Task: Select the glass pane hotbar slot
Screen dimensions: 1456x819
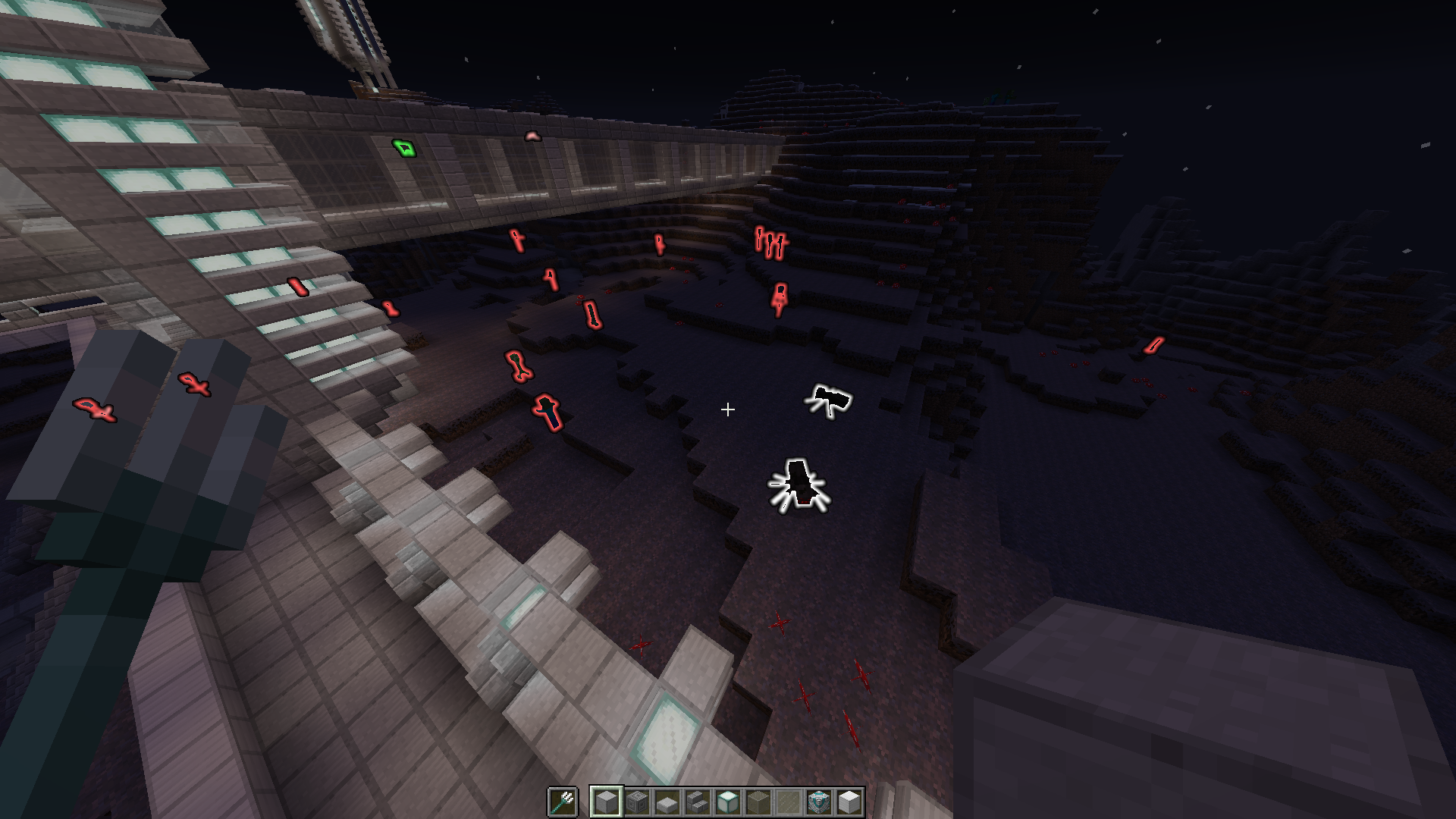Action: coord(789,802)
